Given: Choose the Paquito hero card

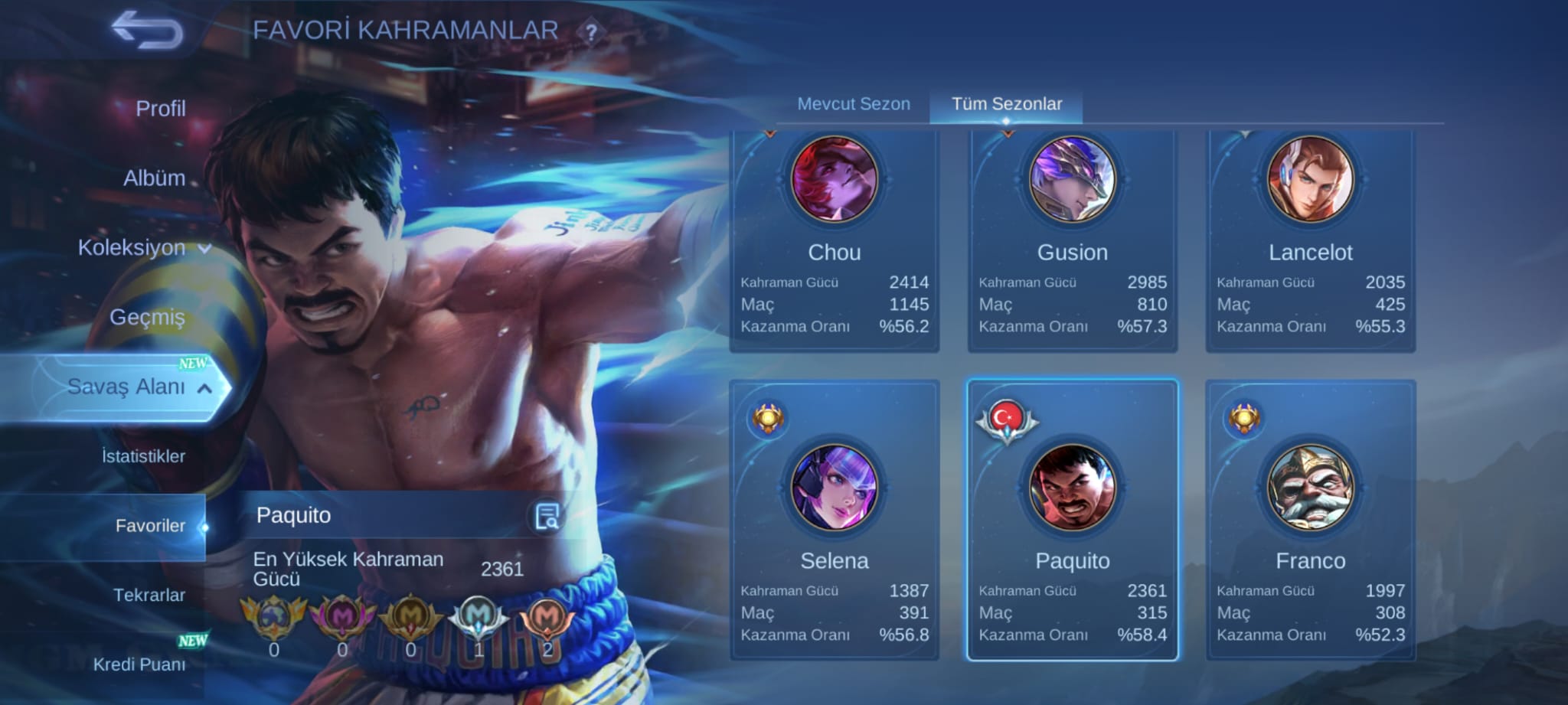Looking at the screenshot, I should point(1072,521).
